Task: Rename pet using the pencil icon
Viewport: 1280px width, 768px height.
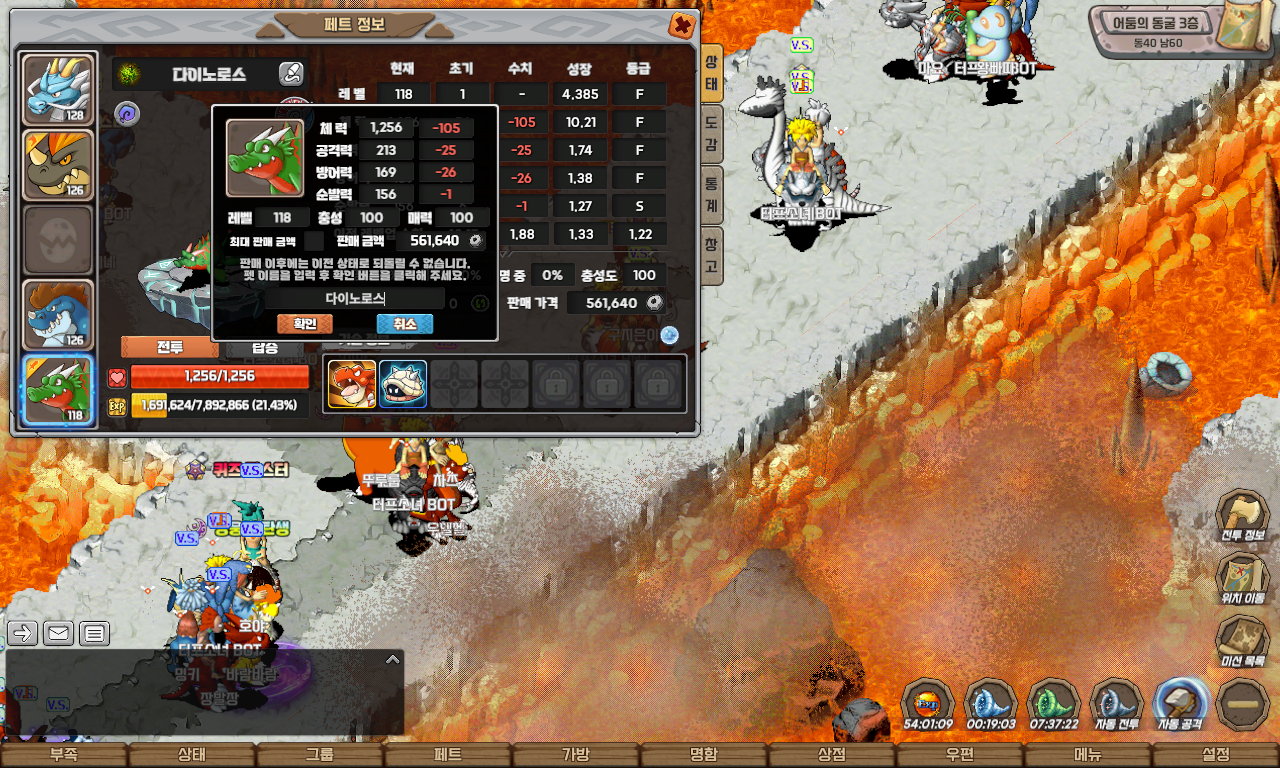Action: click(x=291, y=74)
